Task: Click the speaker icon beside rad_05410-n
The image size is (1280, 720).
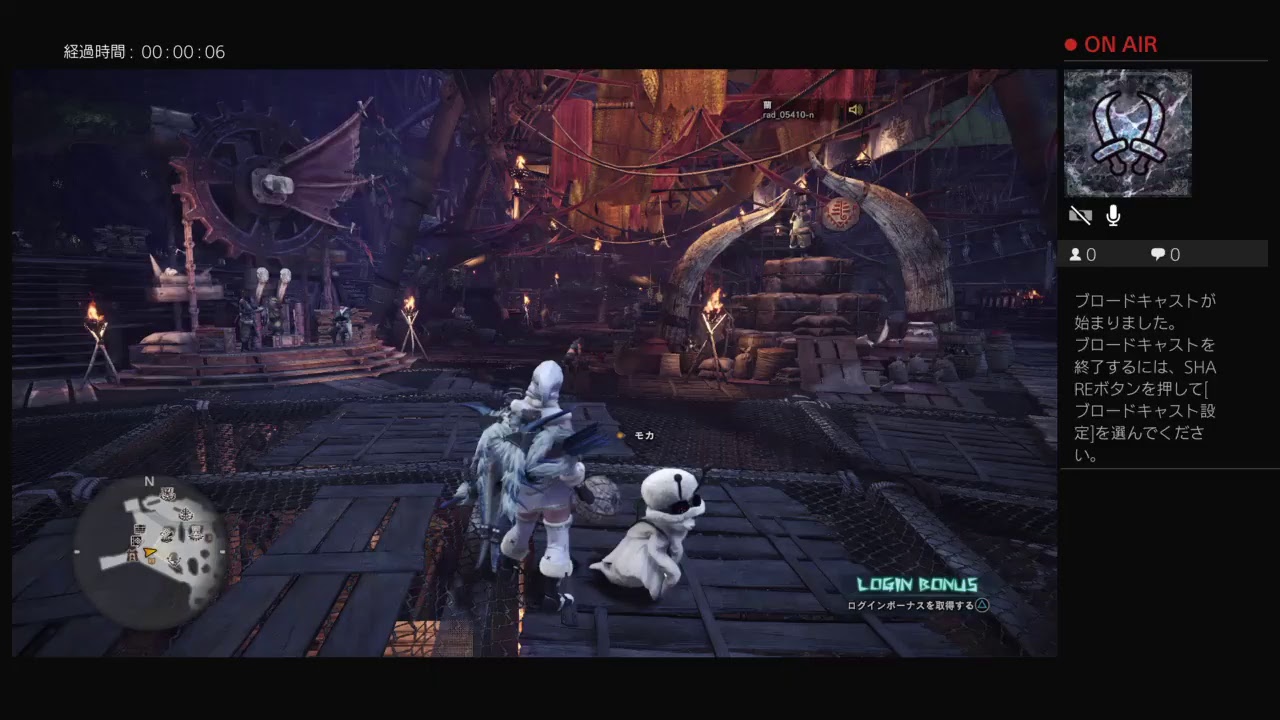Action: point(855,110)
